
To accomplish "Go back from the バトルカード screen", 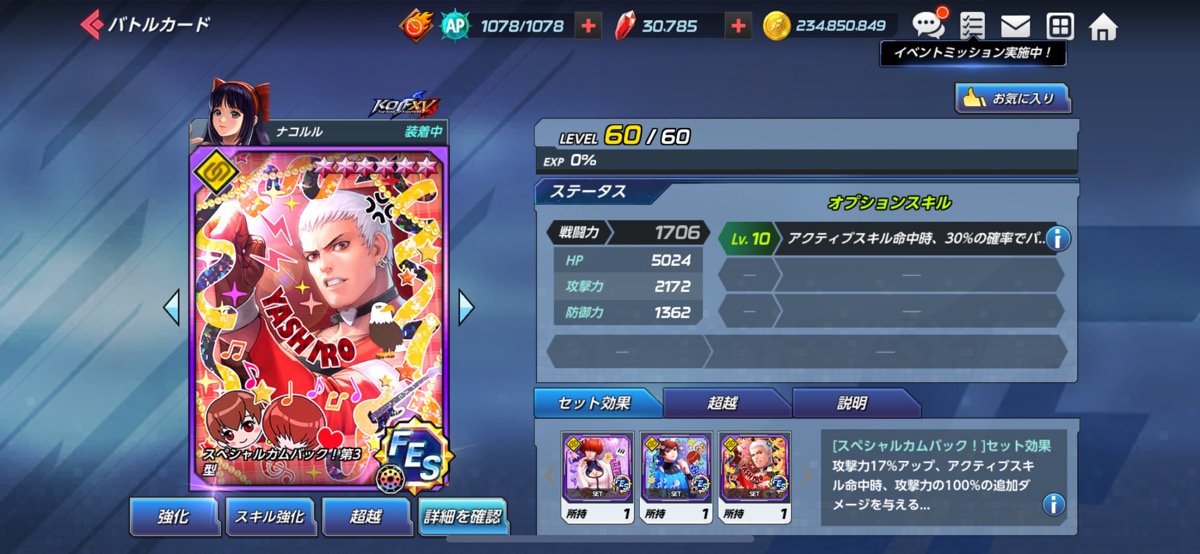I will click(x=92, y=24).
